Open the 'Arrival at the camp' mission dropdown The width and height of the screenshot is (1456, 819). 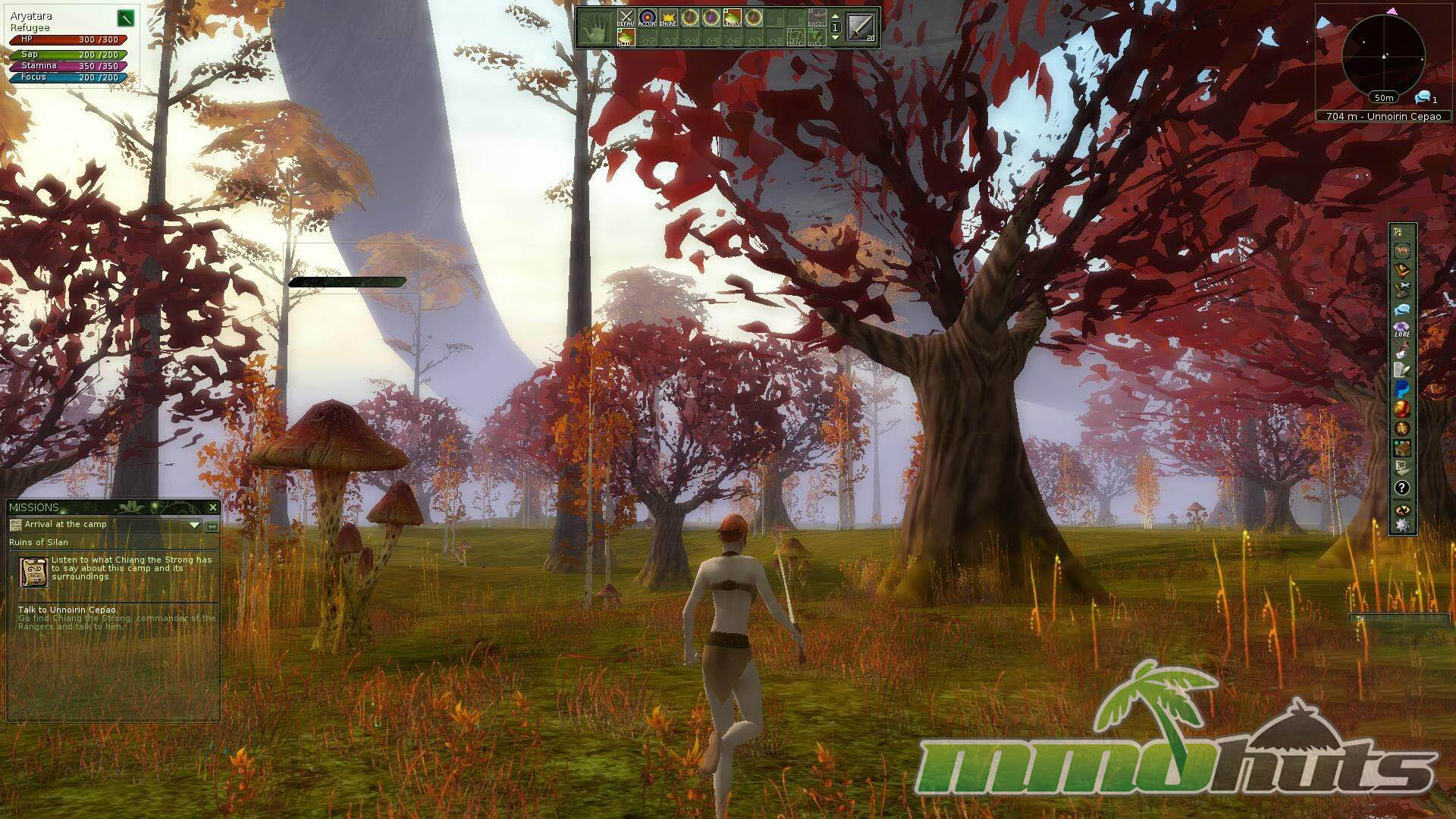click(195, 525)
